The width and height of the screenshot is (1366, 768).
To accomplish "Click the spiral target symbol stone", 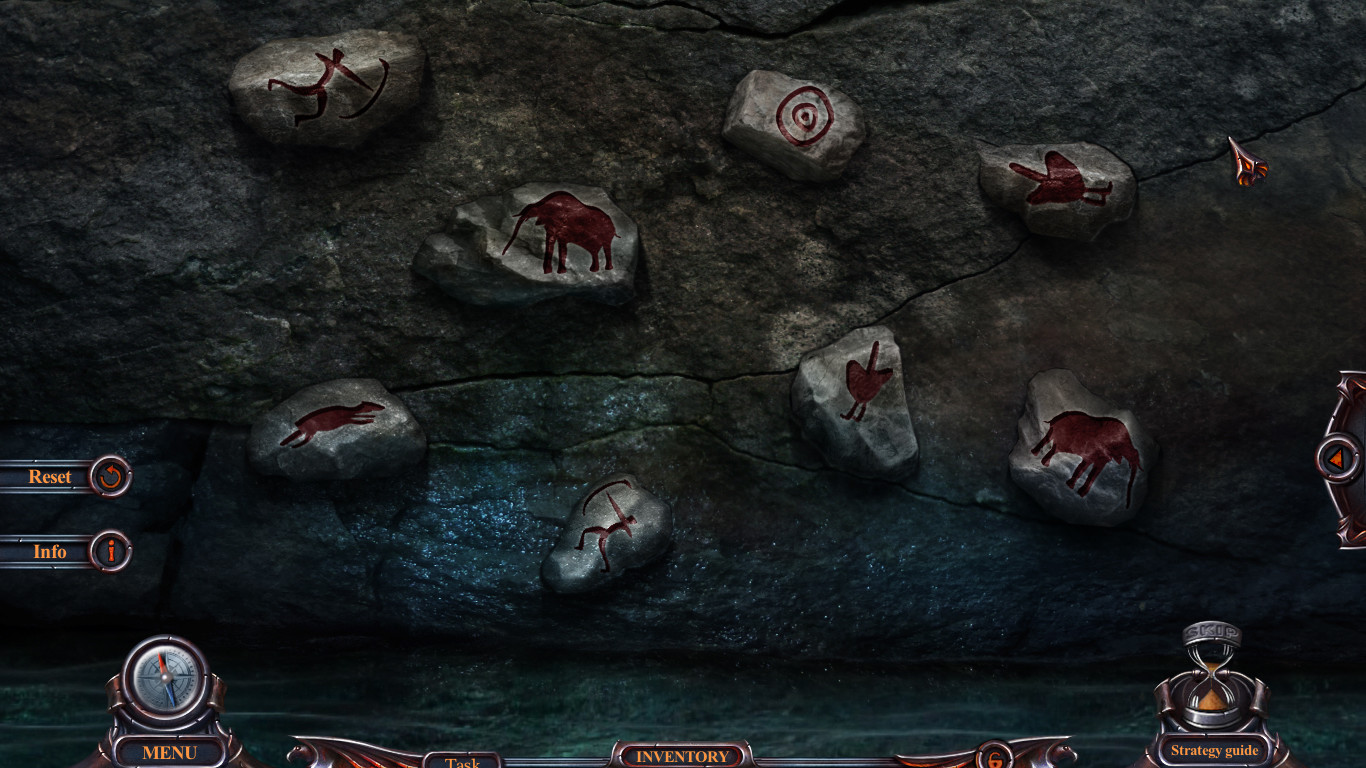I will coord(800,115).
